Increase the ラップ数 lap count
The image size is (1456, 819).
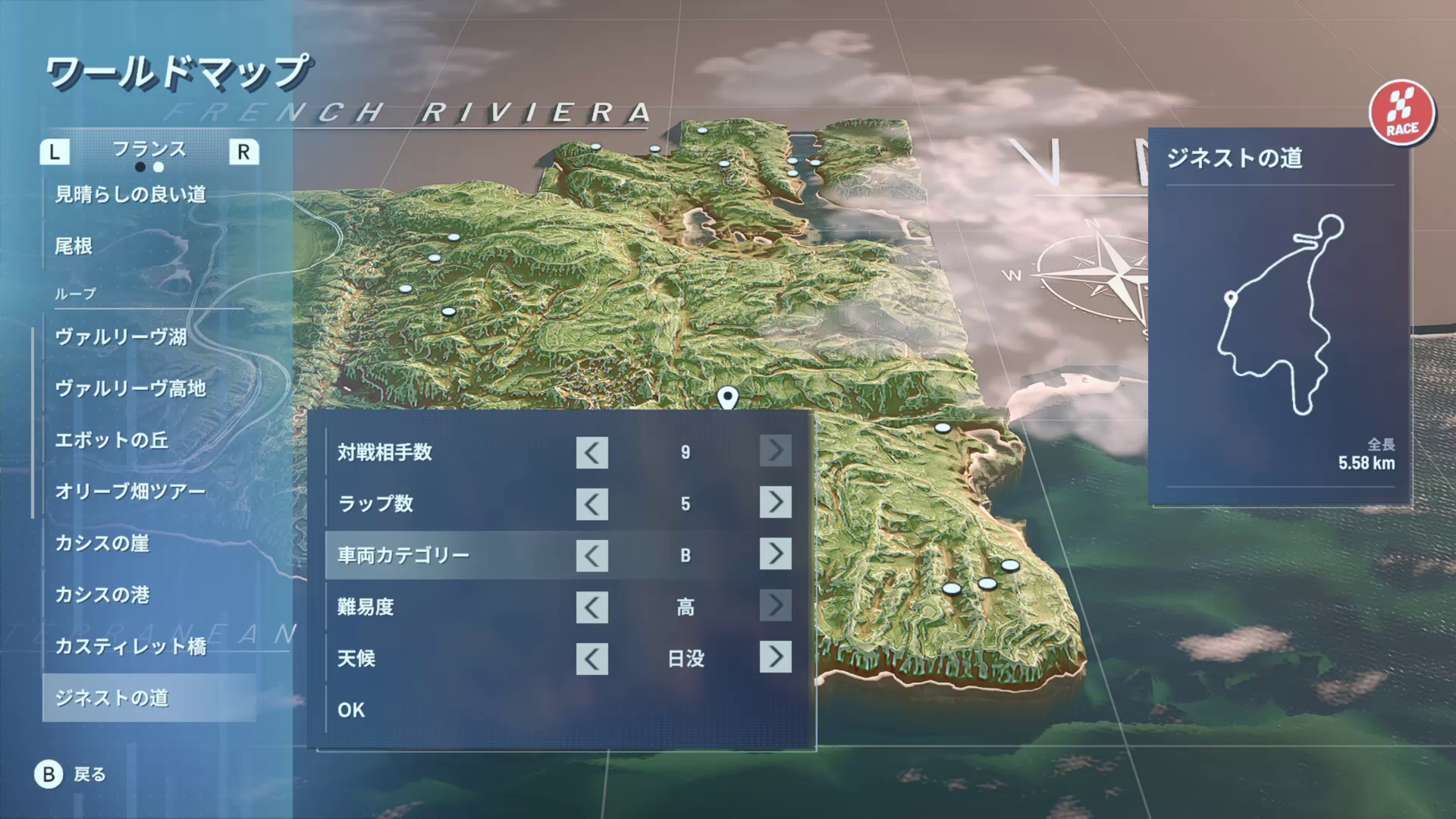pyautogui.click(x=775, y=503)
